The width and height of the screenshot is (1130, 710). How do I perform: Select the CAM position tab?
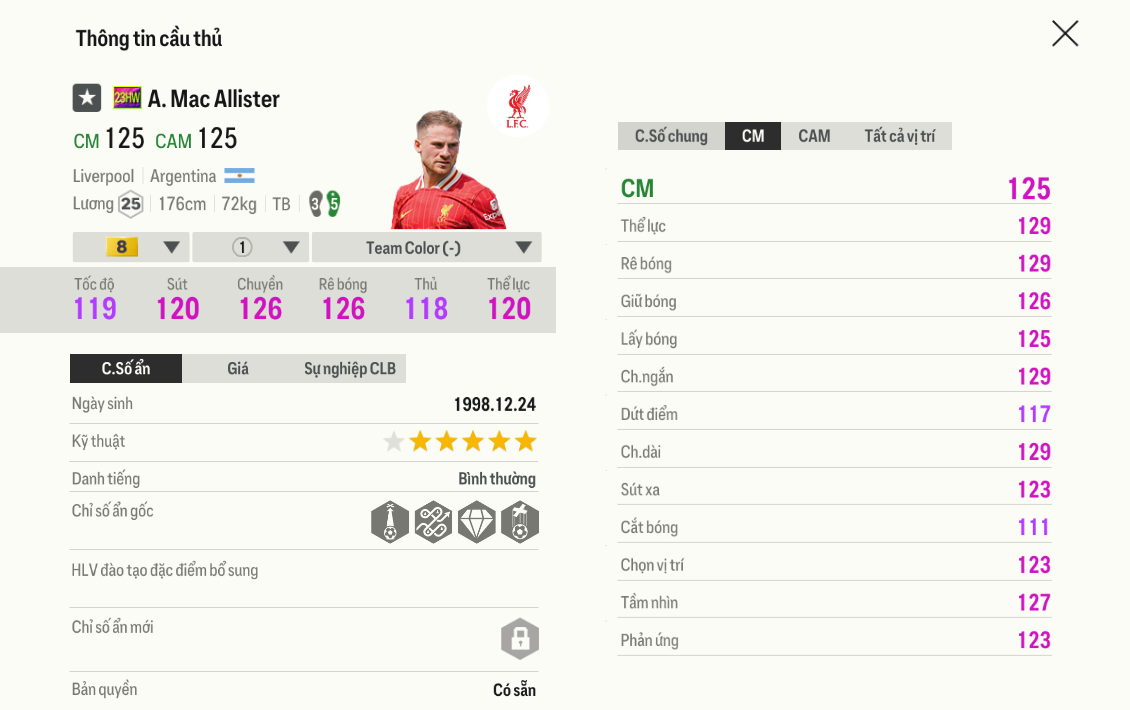coord(814,136)
